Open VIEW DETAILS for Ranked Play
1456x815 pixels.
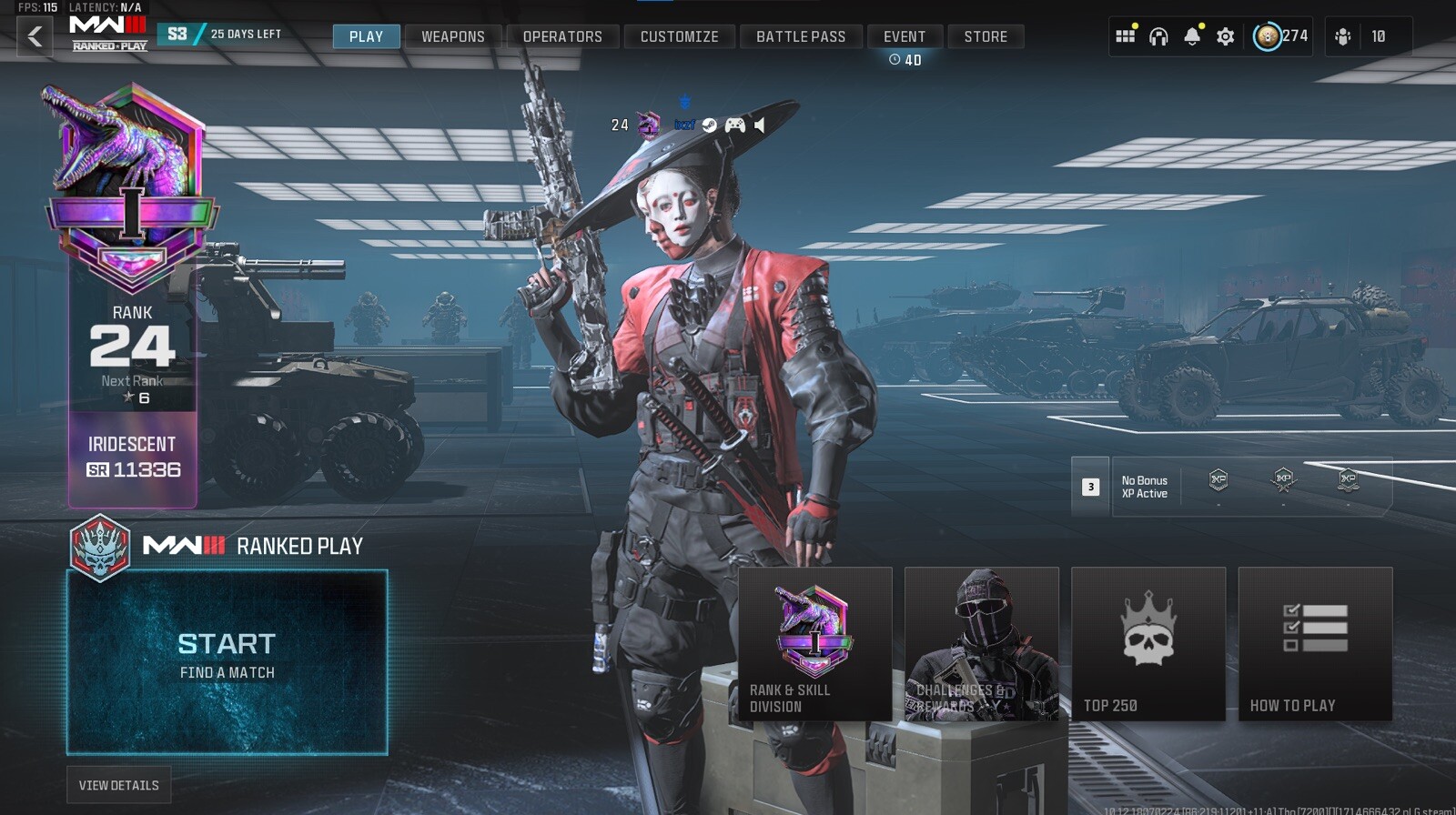point(118,784)
